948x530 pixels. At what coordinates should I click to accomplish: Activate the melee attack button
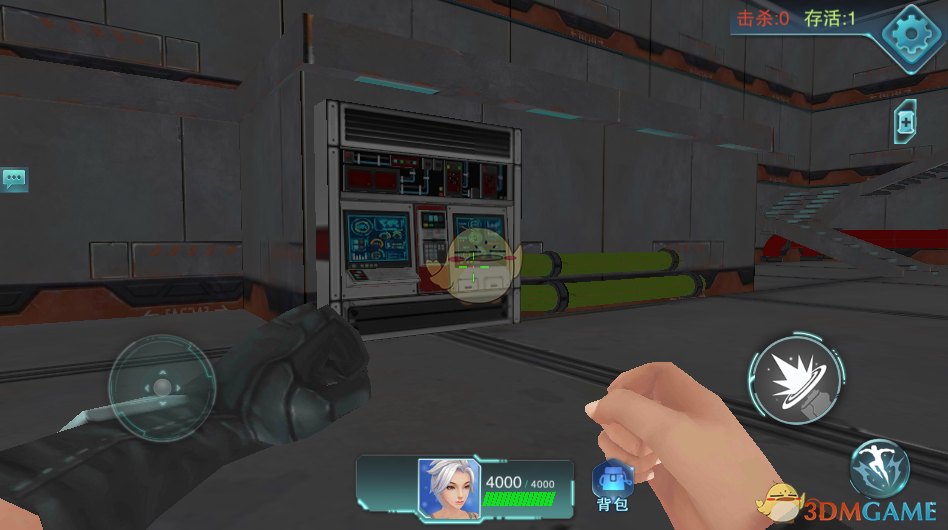[793, 381]
